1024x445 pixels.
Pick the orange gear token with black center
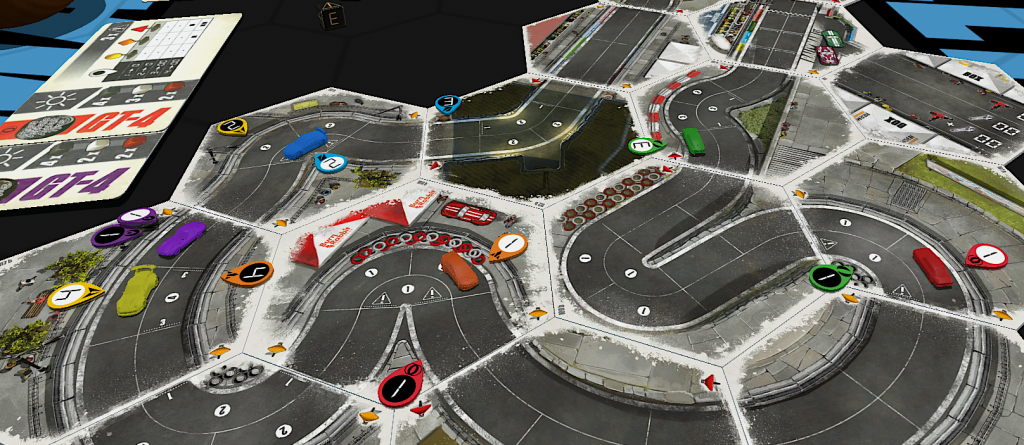pos(247,272)
